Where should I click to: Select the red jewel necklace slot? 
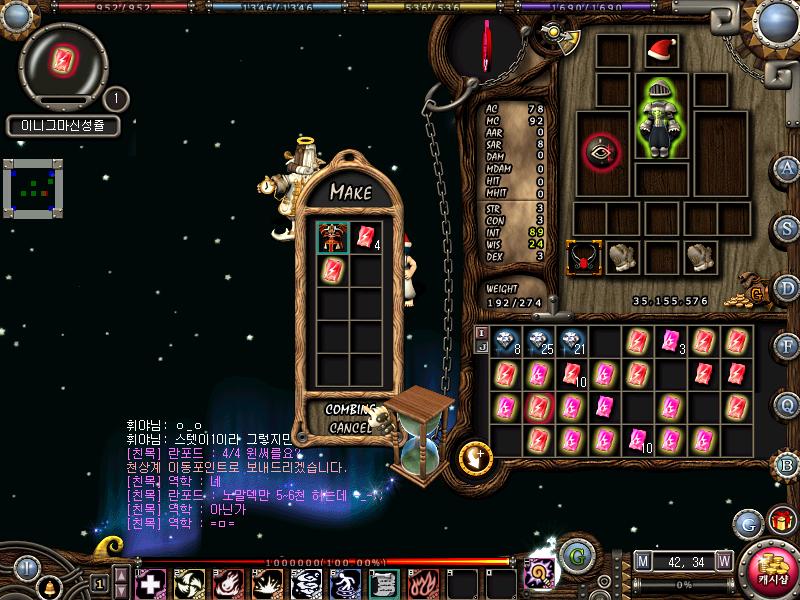[x=582, y=257]
